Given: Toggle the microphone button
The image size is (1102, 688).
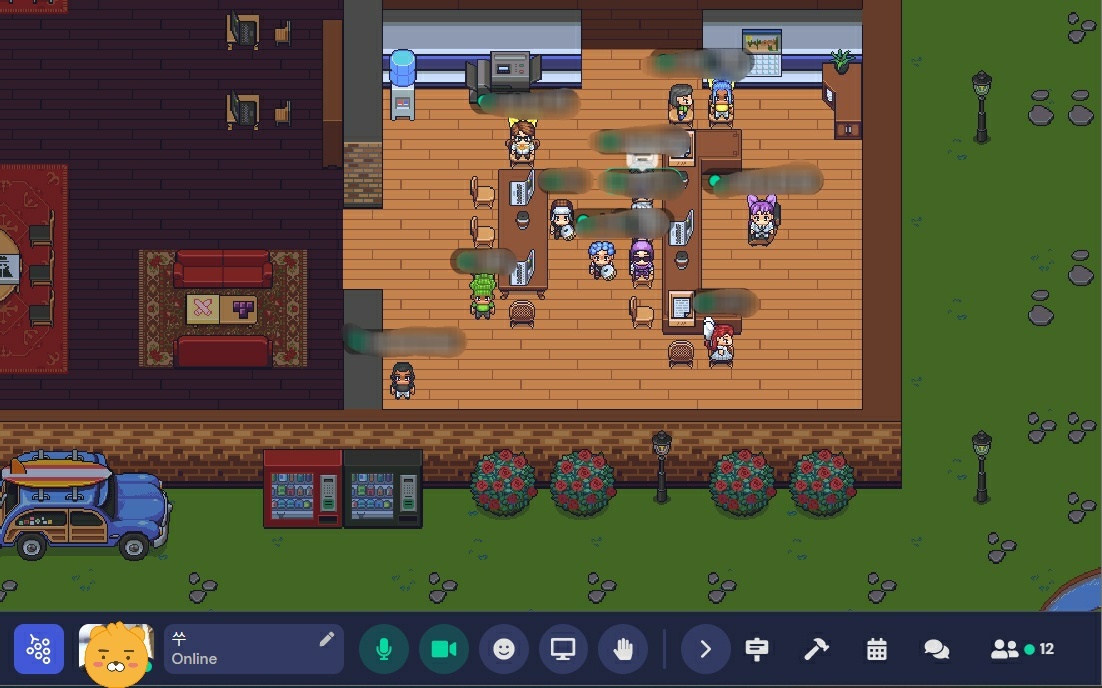Looking at the screenshot, I should pyautogui.click(x=384, y=650).
